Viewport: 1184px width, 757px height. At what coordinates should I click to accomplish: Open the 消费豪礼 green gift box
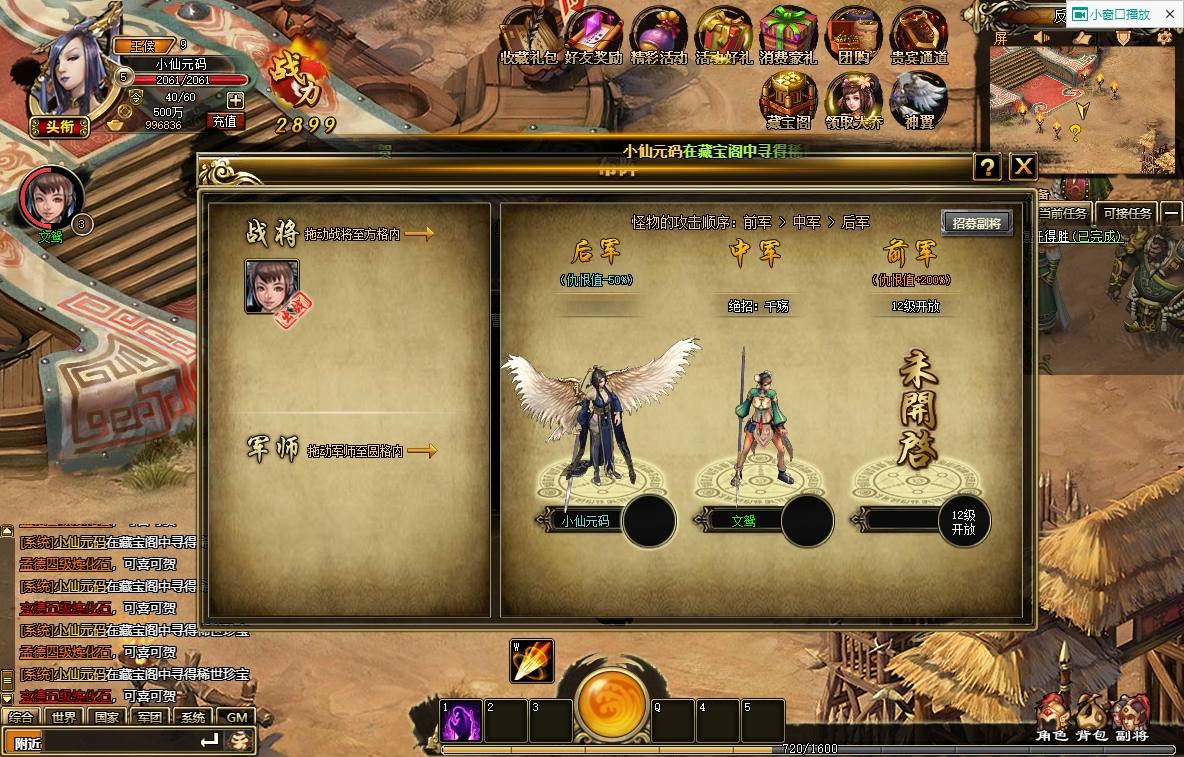(788, 35)
